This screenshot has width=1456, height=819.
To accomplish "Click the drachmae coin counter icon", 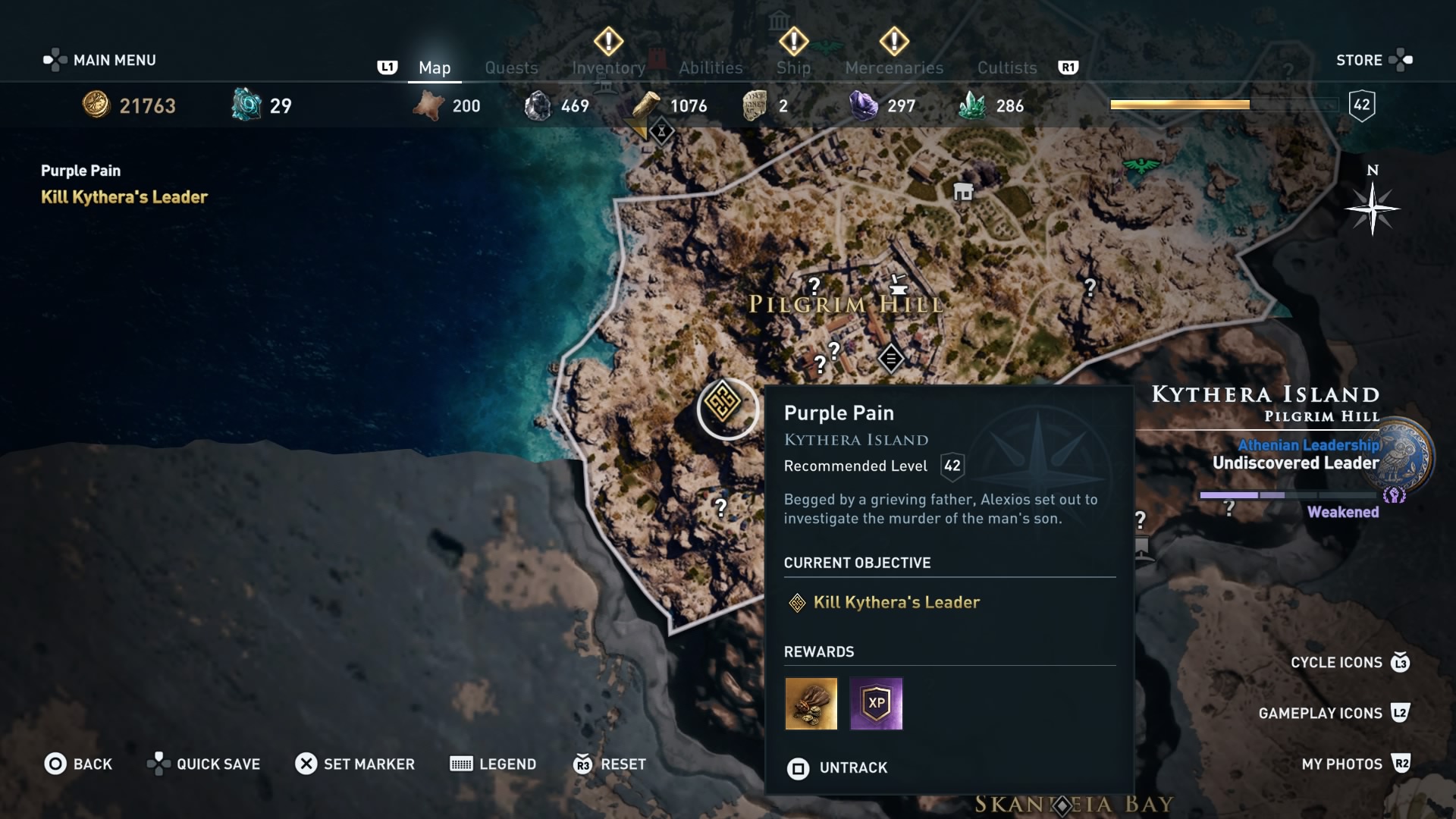I will (95, 106).
